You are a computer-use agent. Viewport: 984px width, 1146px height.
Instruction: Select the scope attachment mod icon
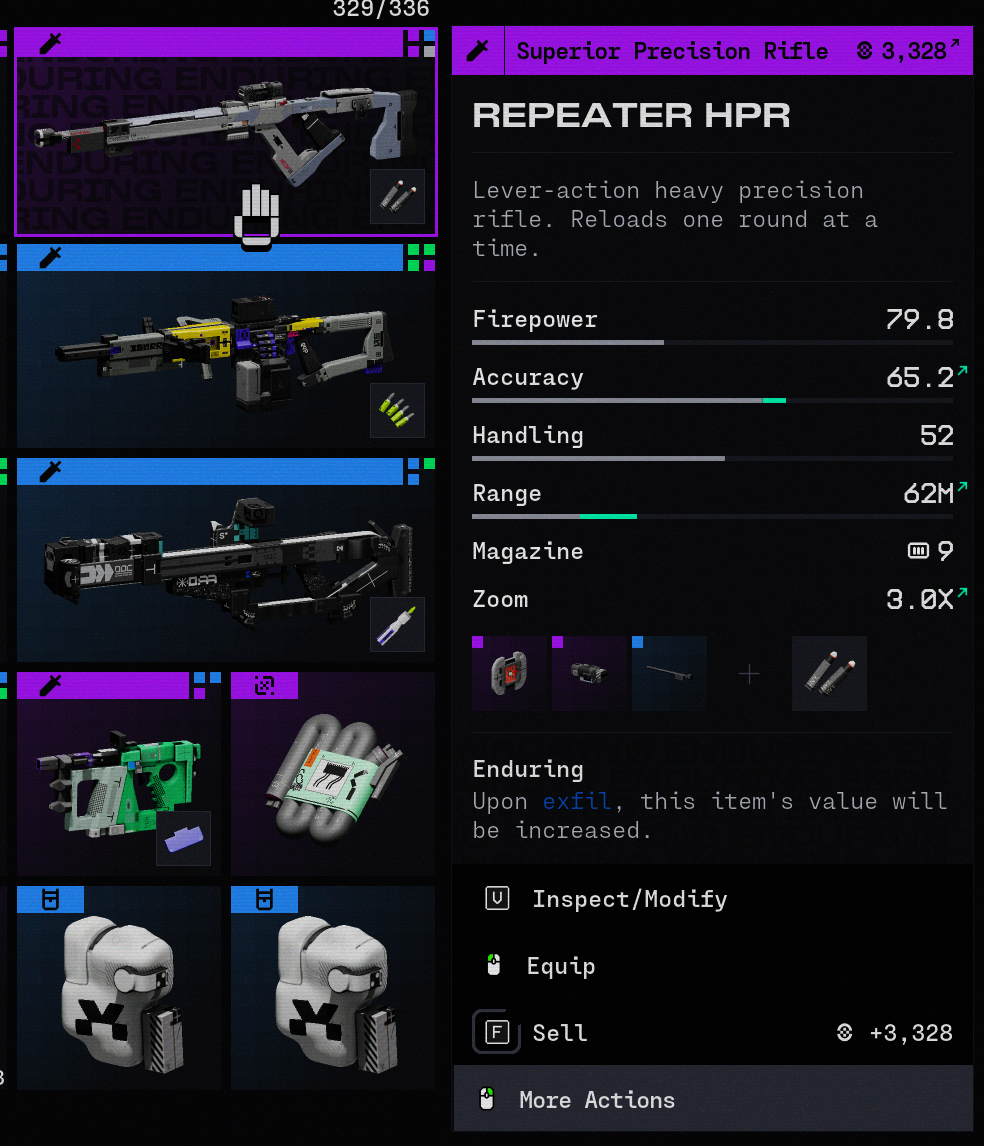[590, 674]
